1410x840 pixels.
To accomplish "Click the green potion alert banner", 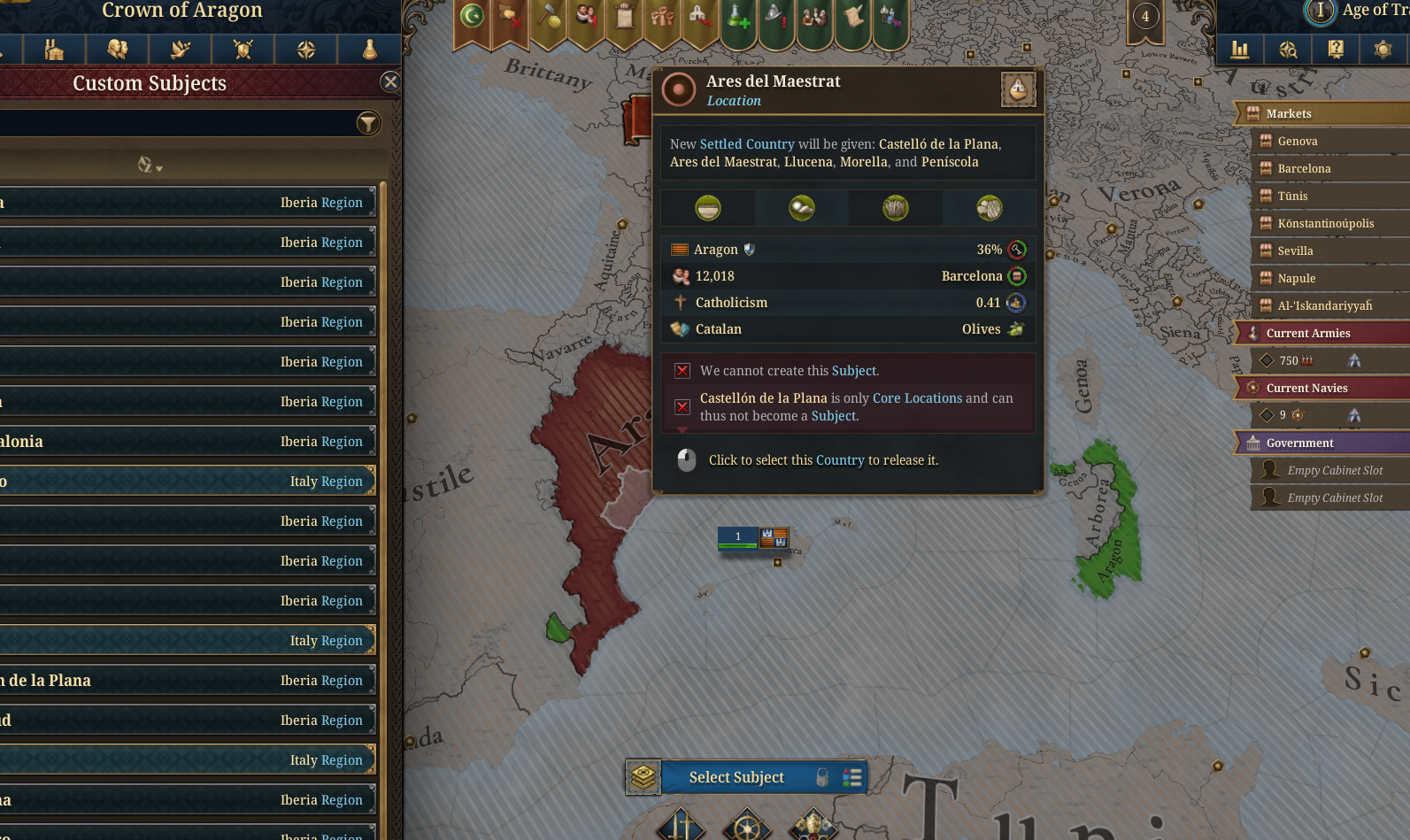I will click(738, 18).
